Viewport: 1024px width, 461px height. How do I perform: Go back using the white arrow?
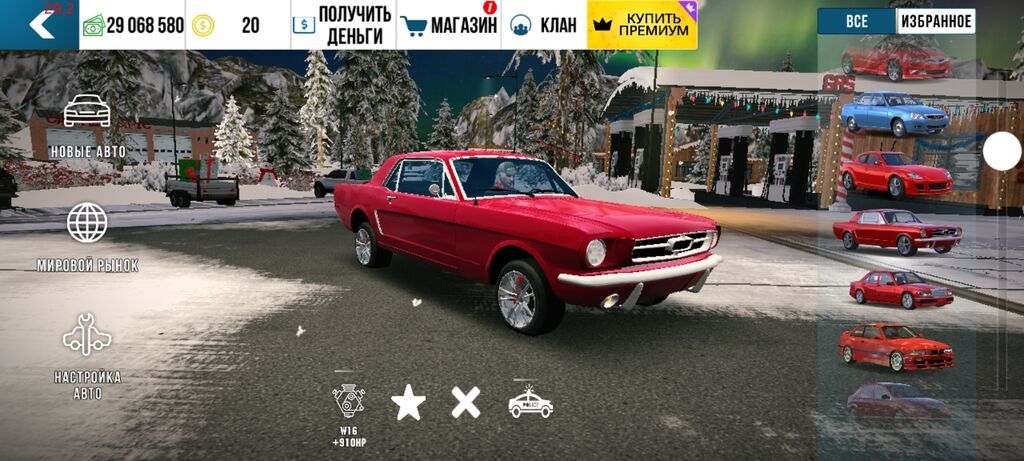click(40, 25)
